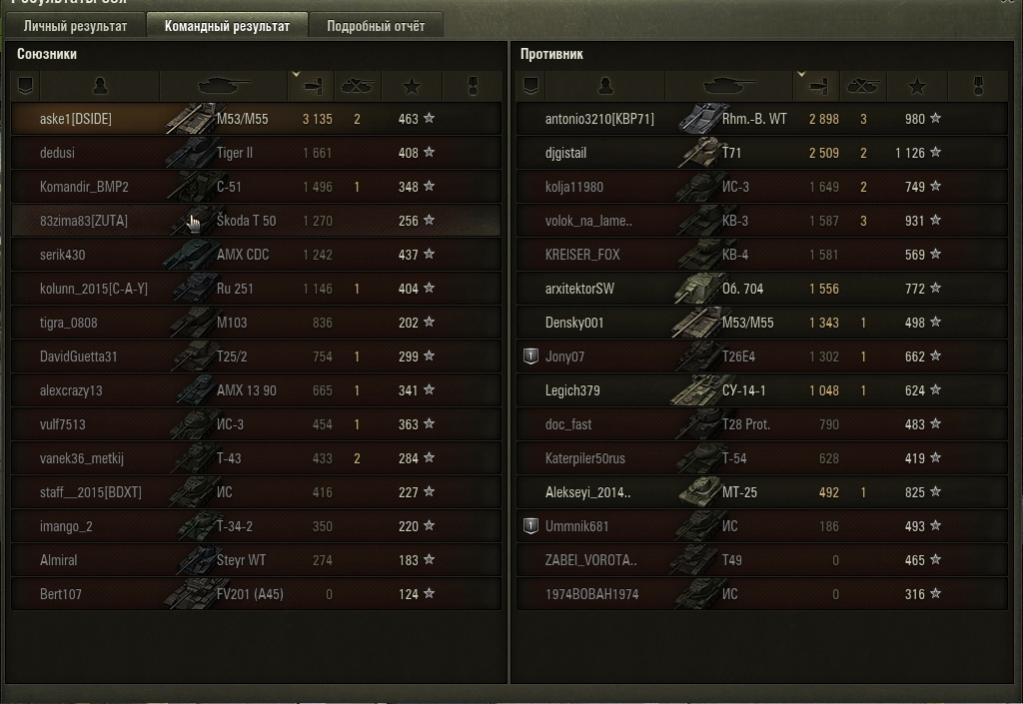This screenshot has height=704, width=1023.
Task: Select the Командный результат tab
Action: [227, 26]
